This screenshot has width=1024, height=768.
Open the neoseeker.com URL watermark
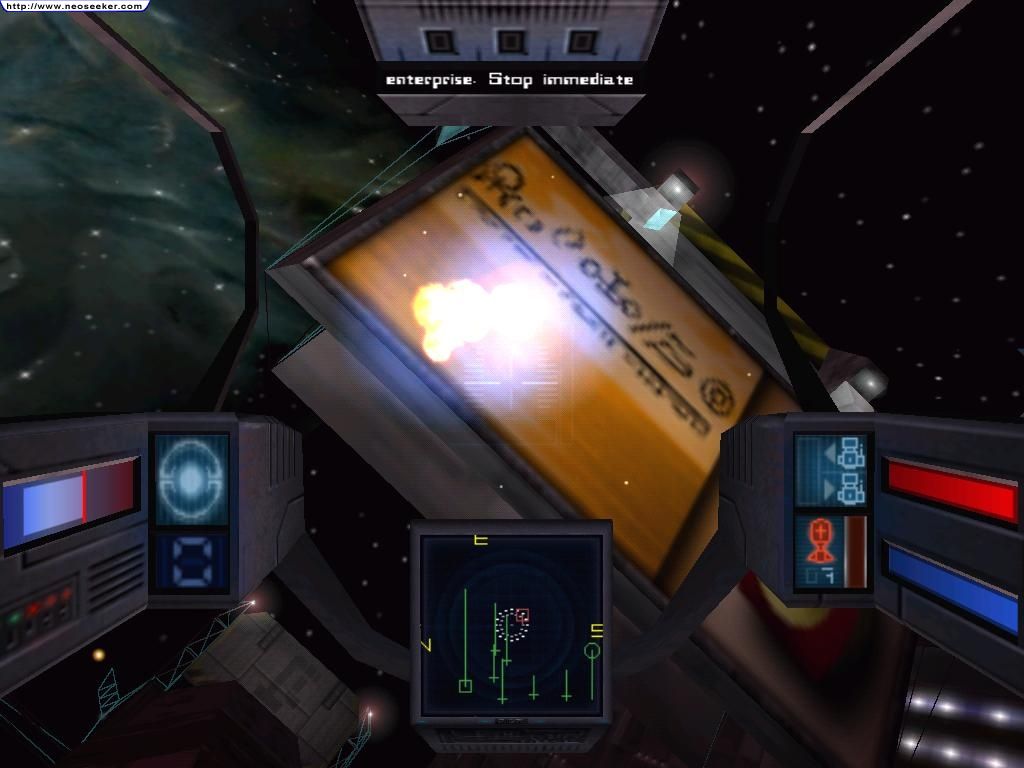(x=72, y=6)
